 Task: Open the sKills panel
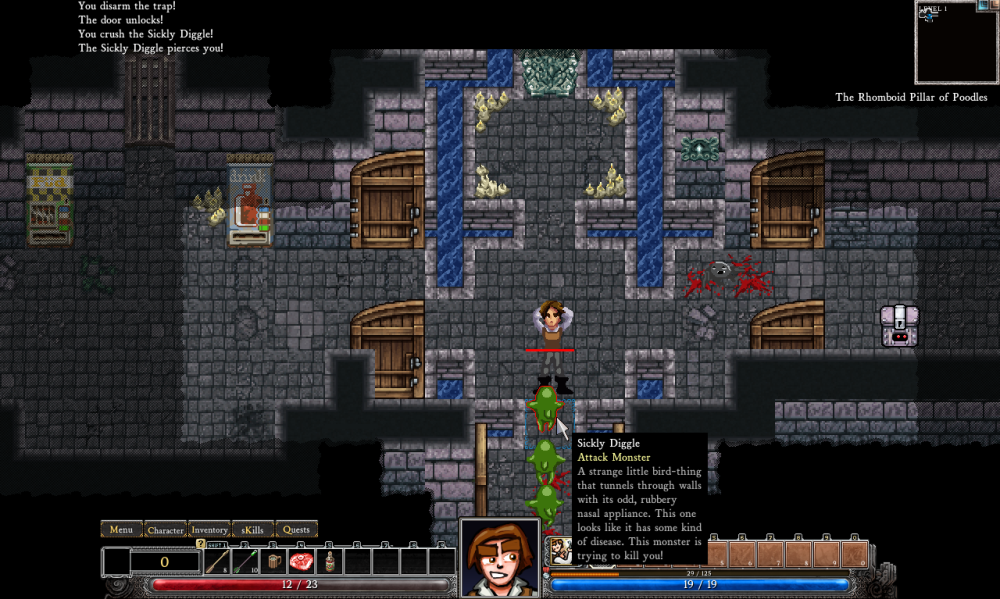point(253,529)
